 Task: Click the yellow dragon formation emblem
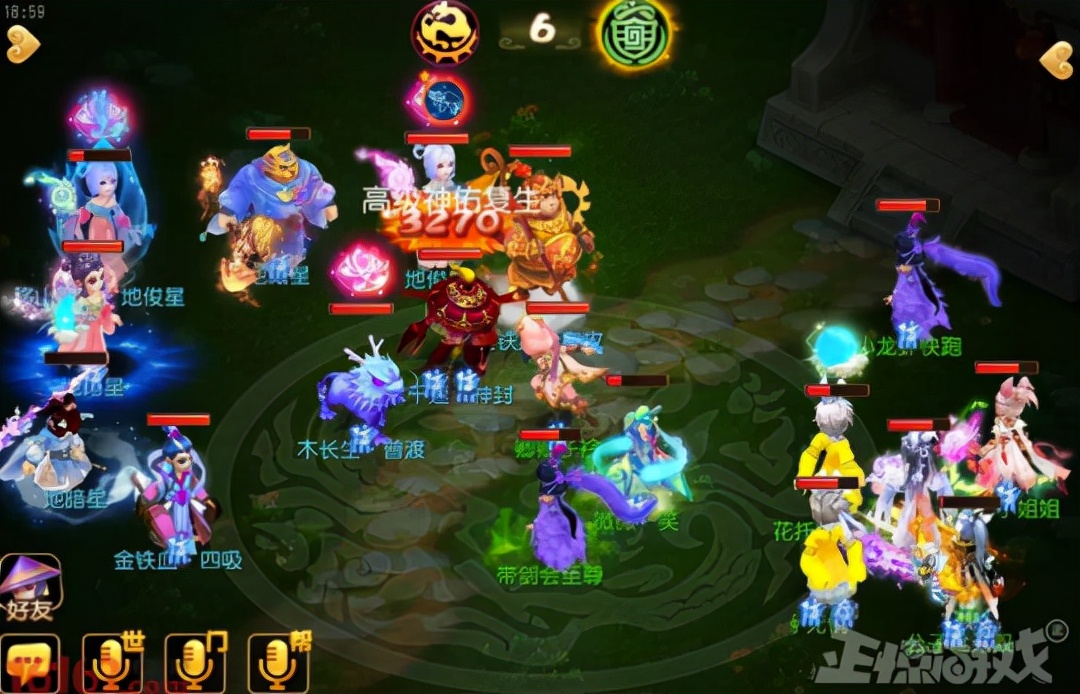445,32
